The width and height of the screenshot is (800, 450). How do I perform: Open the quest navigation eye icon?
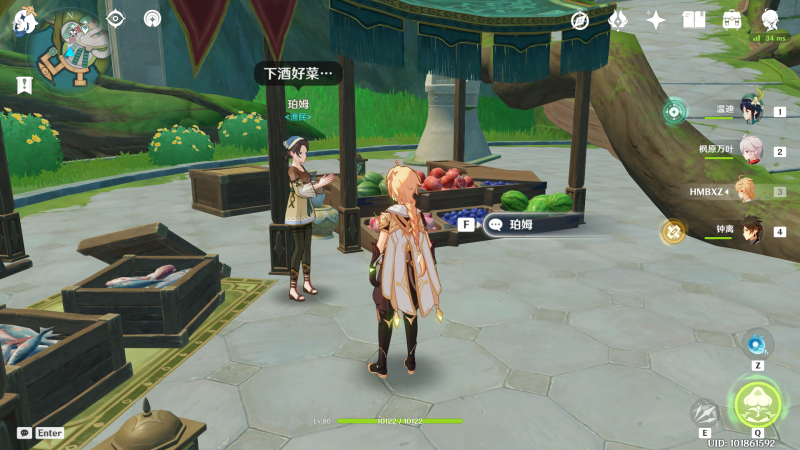(116, 18)
